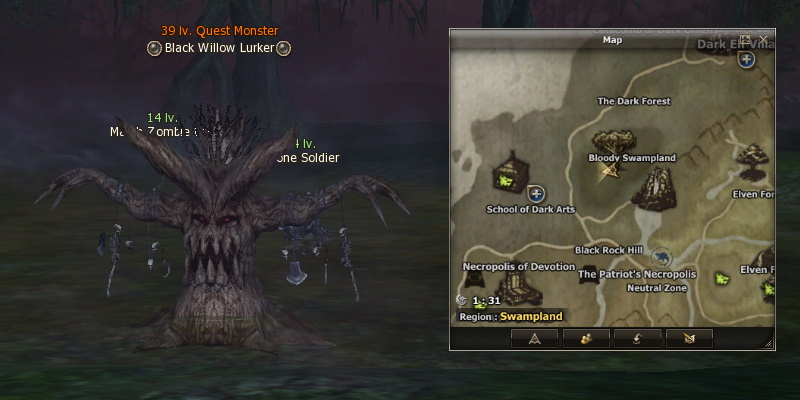Open the party members map button
Image resolution: width=800 pixels, height=400 pixels.
pyautogui.click(x=586, y=338)
